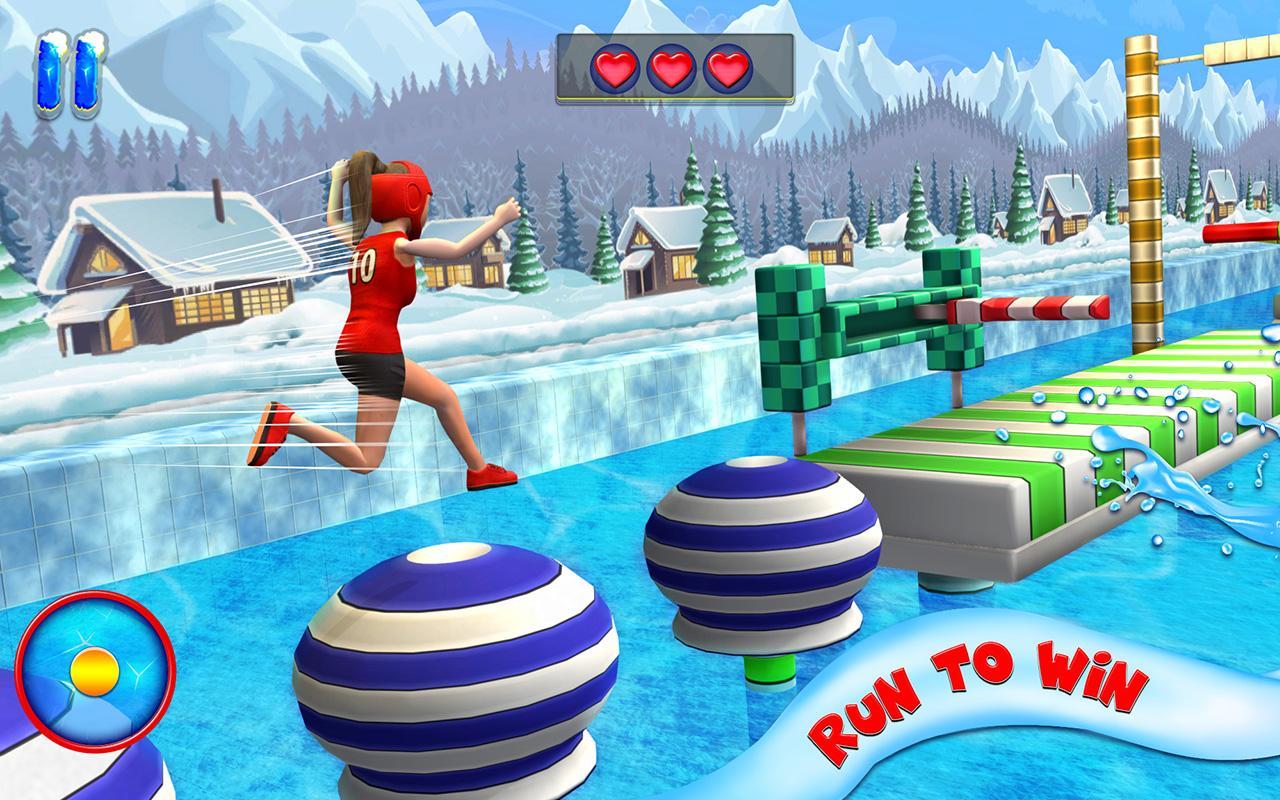Image resolution: width=1280 pixels, height=800 pixels.
Task: Tap the RUN TO WIN banner
Action: click(x=975, y=685)
